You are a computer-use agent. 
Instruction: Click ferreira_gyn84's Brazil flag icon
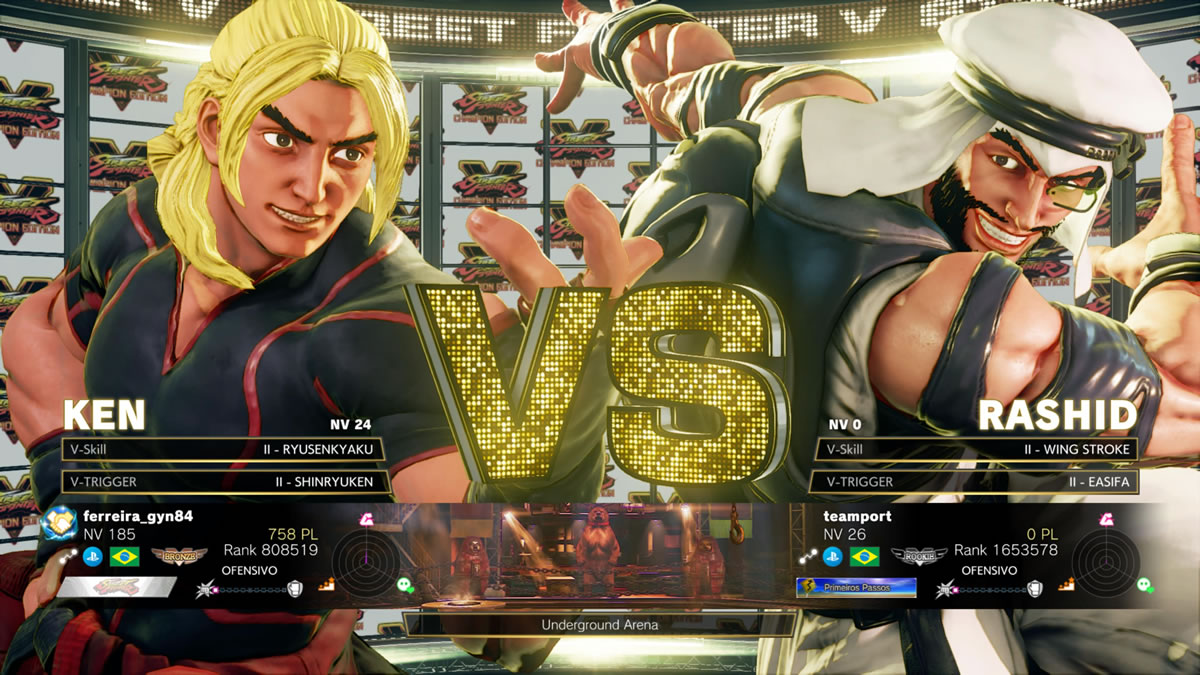[125, 557]
